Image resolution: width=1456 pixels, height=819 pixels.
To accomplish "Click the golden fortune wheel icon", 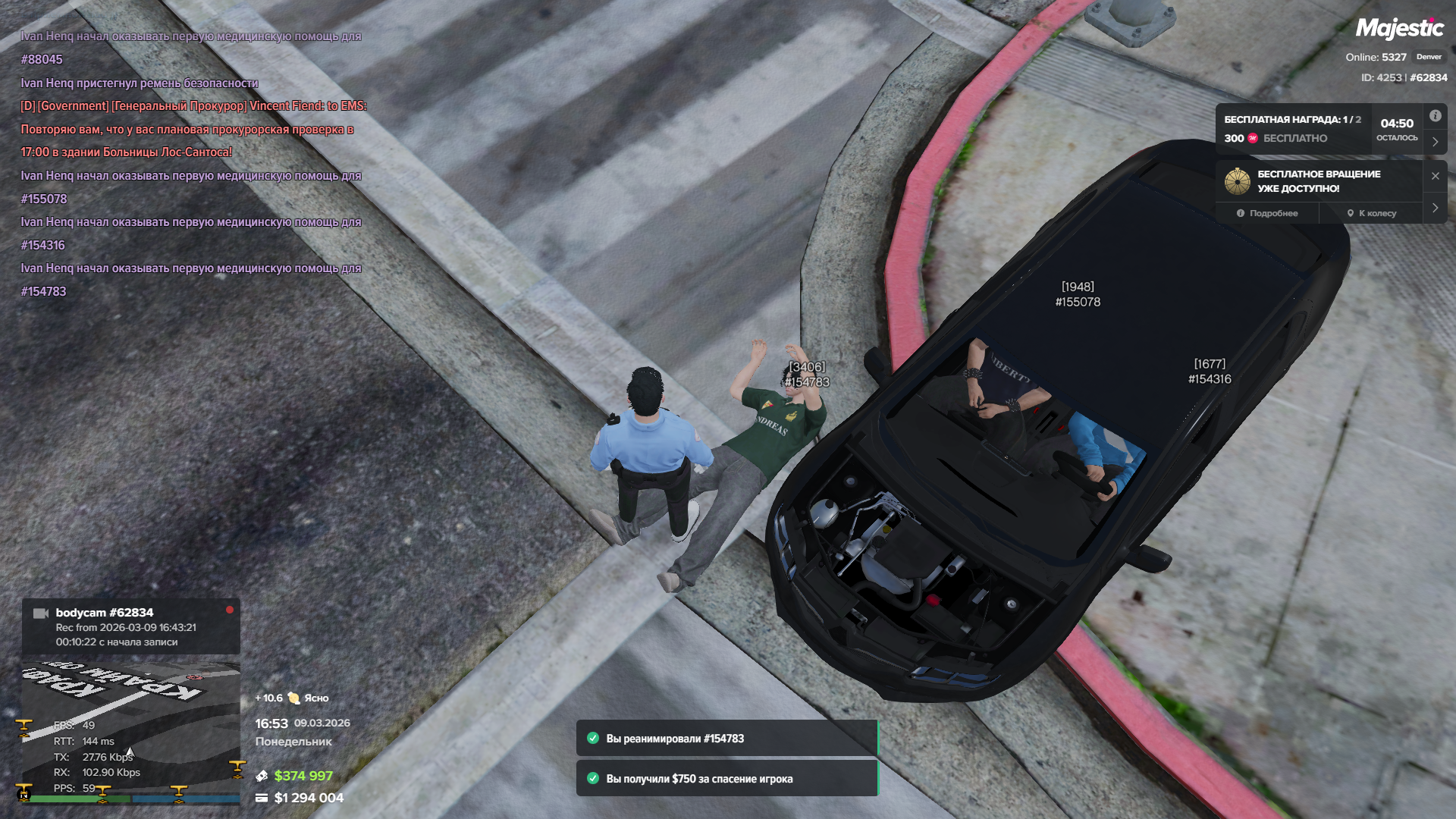I will (1237, 181).
